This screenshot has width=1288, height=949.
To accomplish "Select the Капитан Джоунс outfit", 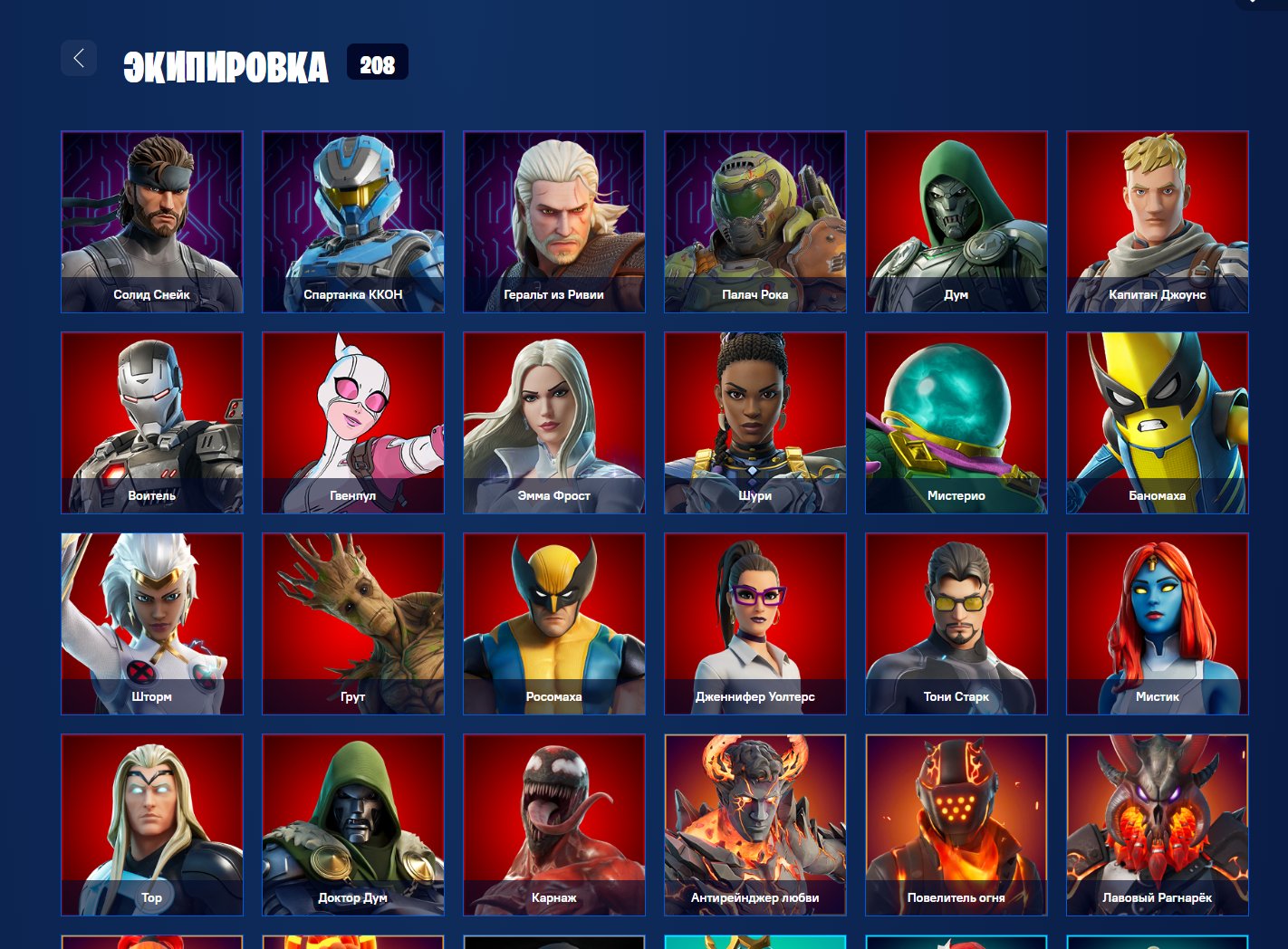I will point(1157,222).
